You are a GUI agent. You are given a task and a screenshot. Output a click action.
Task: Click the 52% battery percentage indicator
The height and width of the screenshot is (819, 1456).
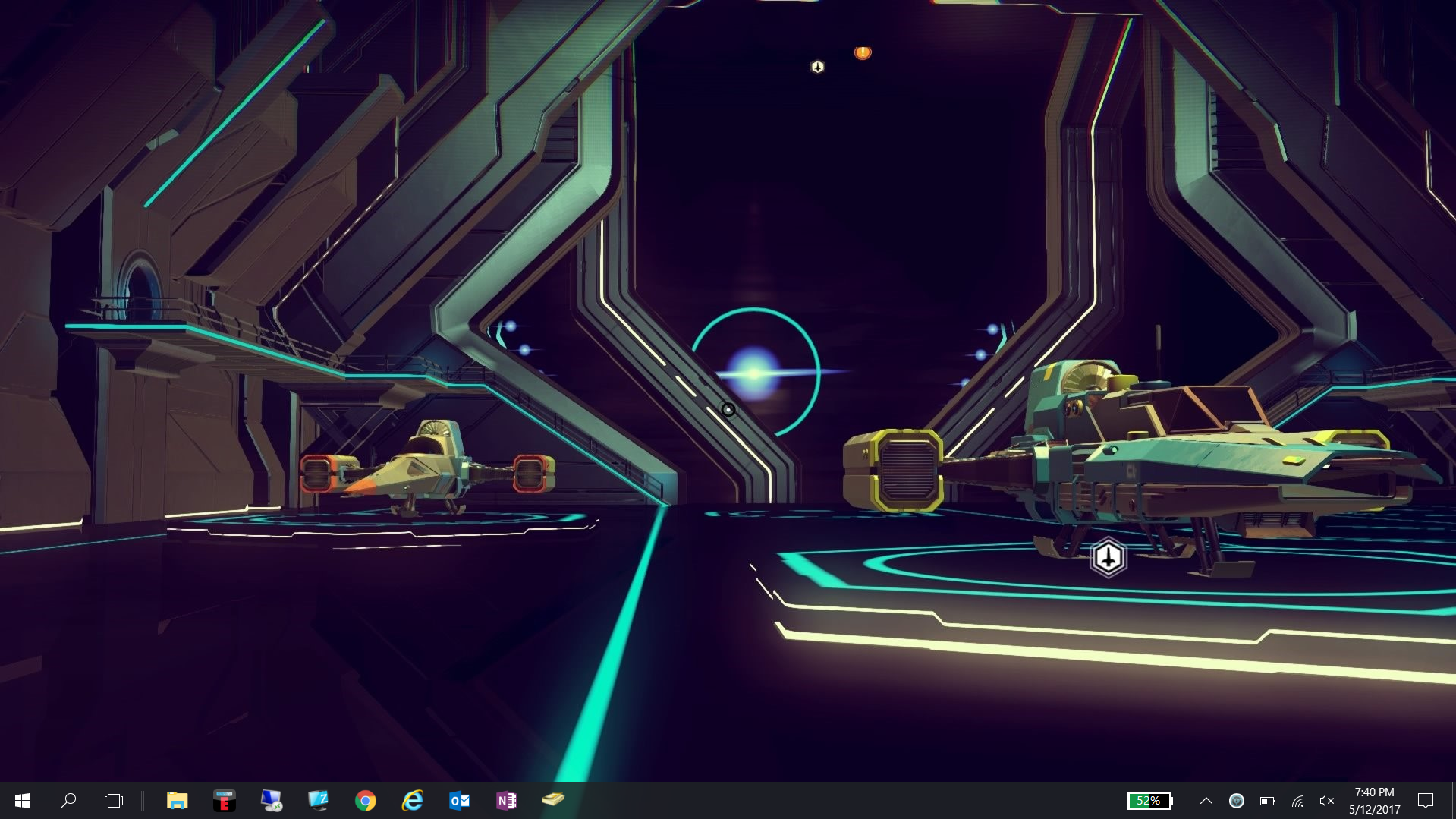tap(1149, 800)
